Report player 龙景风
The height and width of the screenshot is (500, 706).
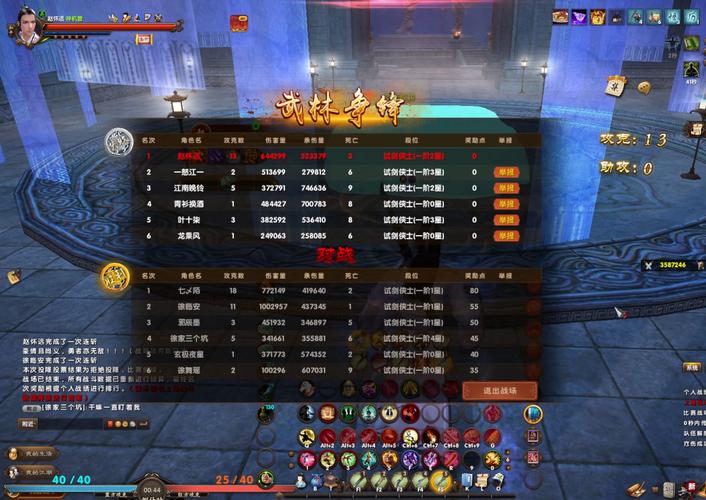[x=506, y=236]
